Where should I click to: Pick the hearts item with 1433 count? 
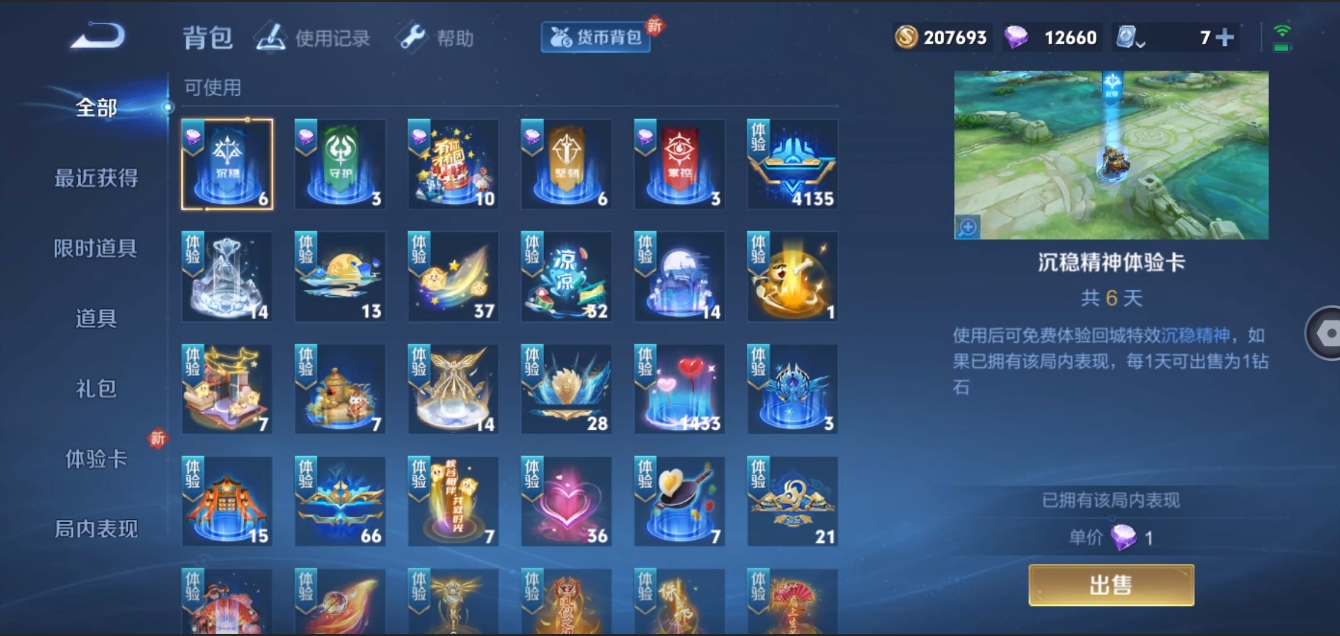coord(680,390)
